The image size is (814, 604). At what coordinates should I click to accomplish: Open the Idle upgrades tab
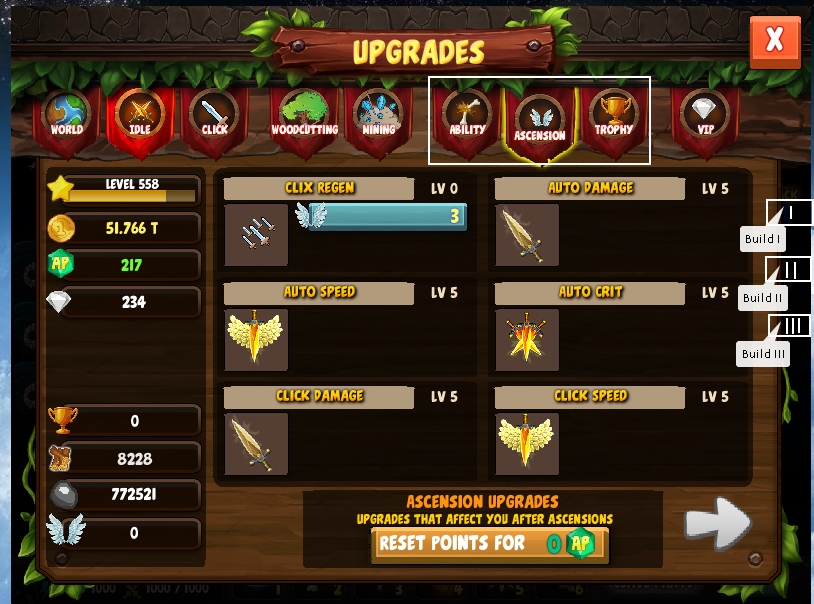140,117
